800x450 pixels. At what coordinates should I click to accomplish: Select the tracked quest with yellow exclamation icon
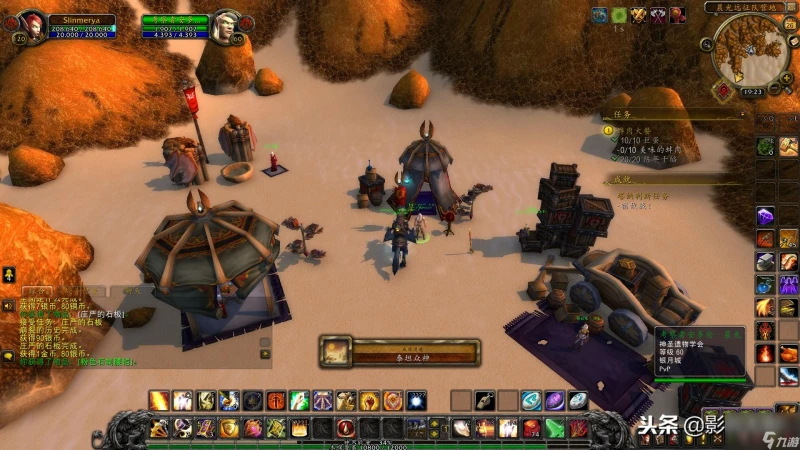click(607, 130)
